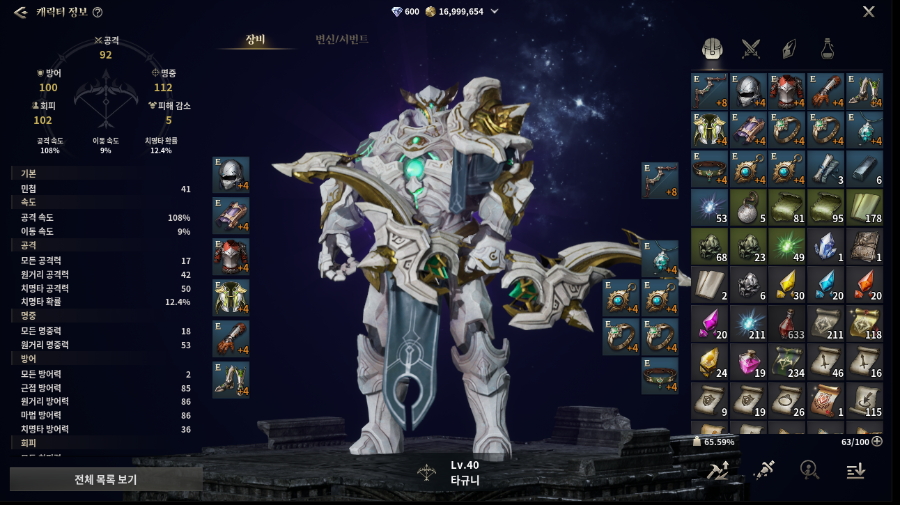Switch inventory to the crystal tab
This screenshot has height=505, width=900.
pos(789,48)
